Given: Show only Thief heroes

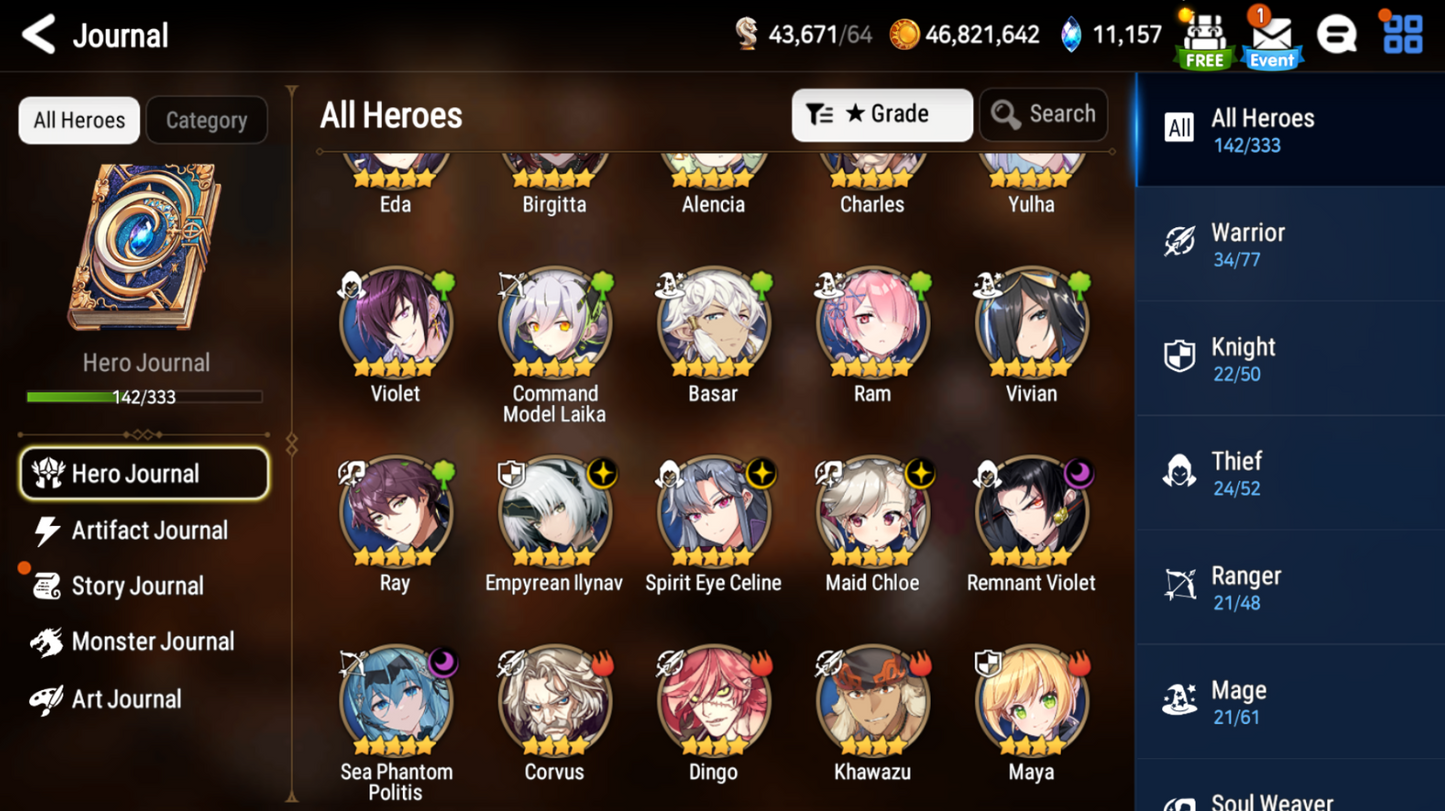Looking at the screenshot, I should [1289, 473].
